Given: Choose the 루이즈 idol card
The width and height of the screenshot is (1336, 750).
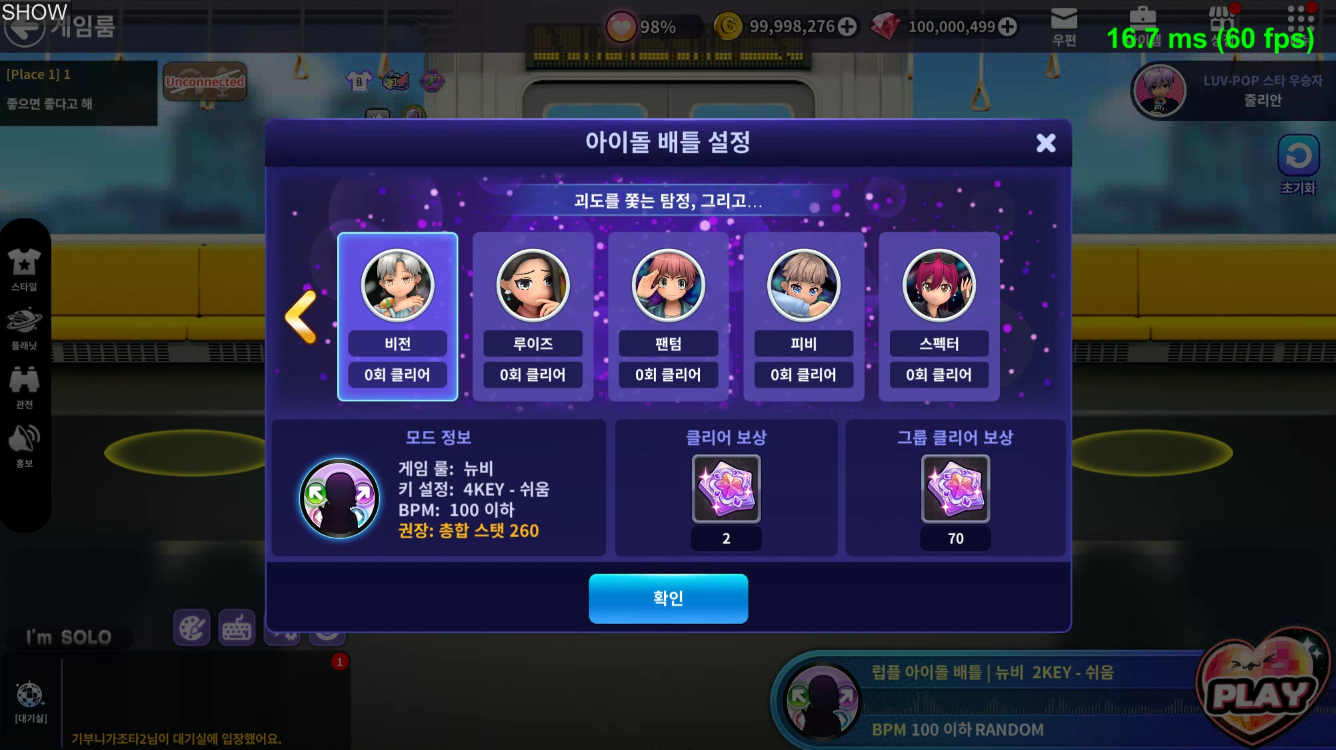Looking at the screenshot, I should coord(533,316).
